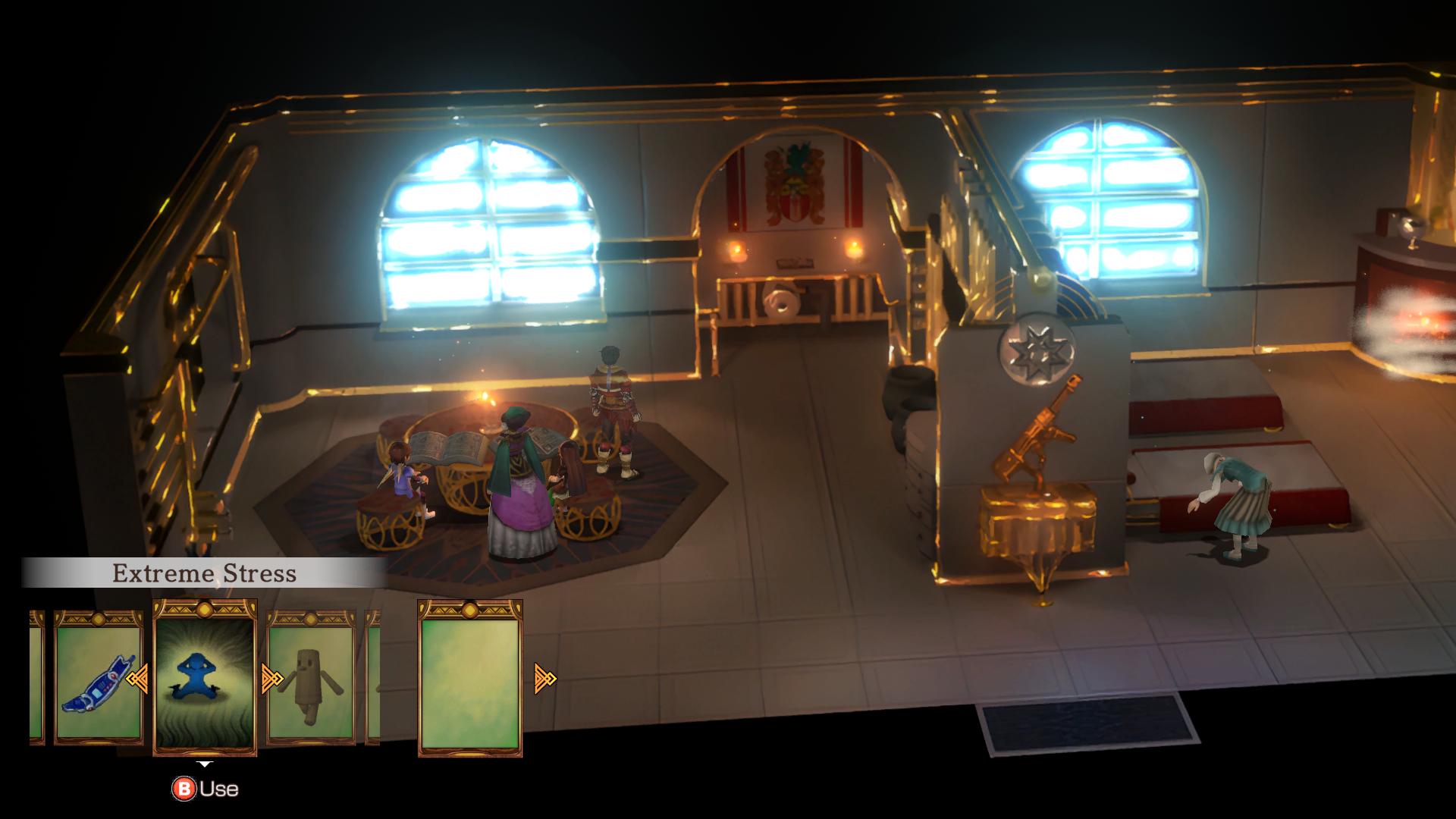The height and width of the screenshot is (819, 1456).
Task: Select the Extreme Stress blue figure card
Action: [x=205, y=677]
